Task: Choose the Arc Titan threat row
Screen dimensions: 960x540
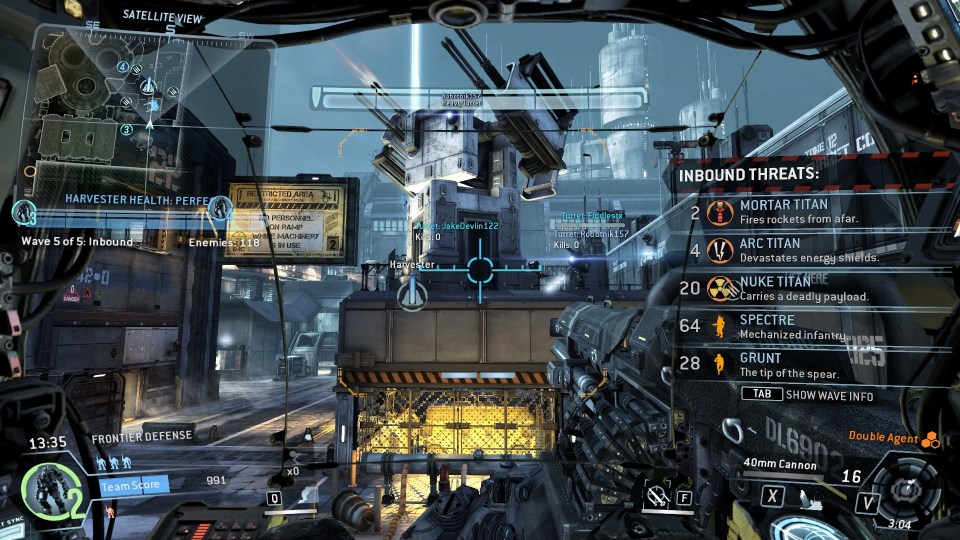Action: (790, 250)
